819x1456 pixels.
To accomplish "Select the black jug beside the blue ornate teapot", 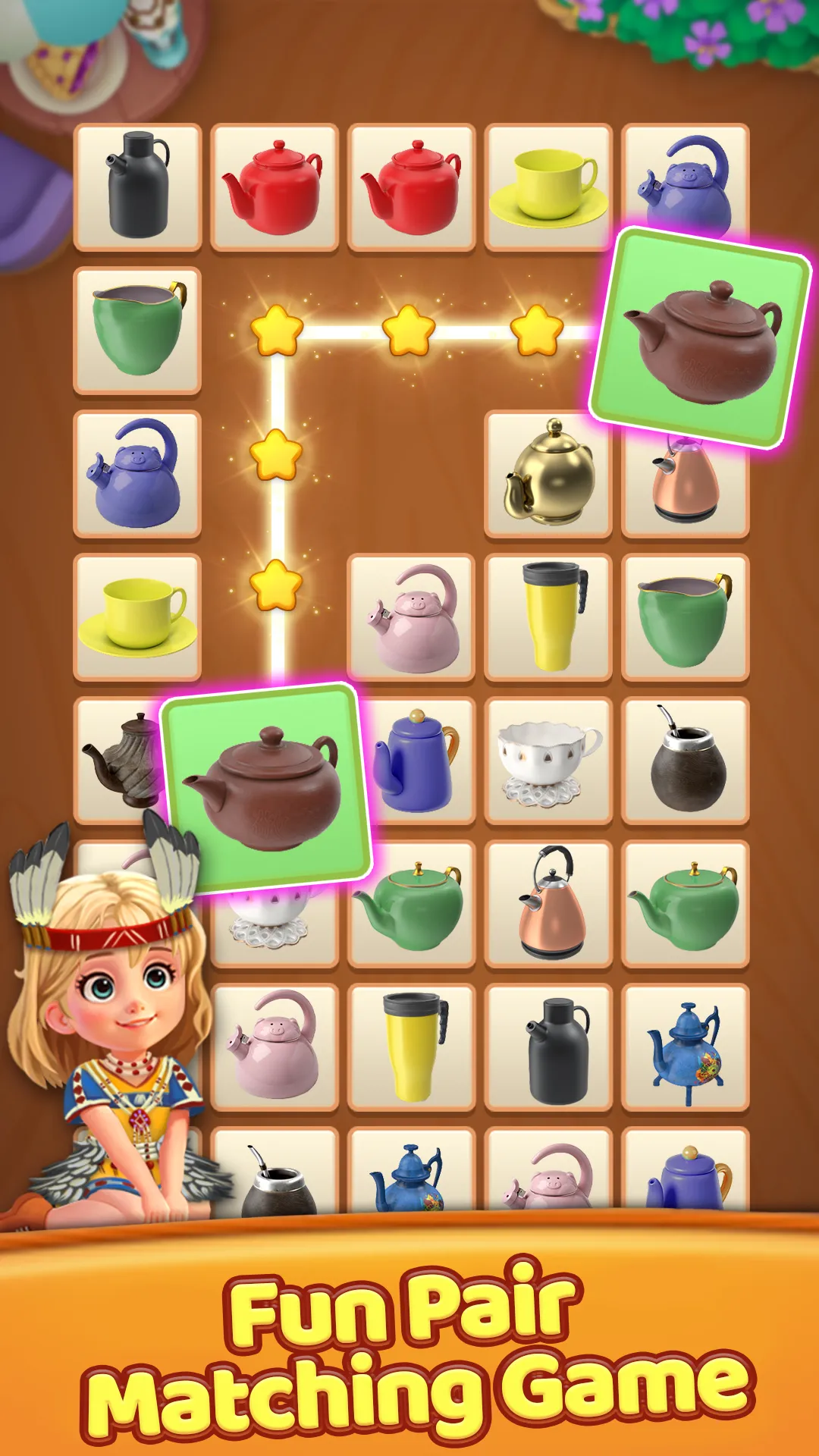I will pyautogui.click(x=548, y=1047).
